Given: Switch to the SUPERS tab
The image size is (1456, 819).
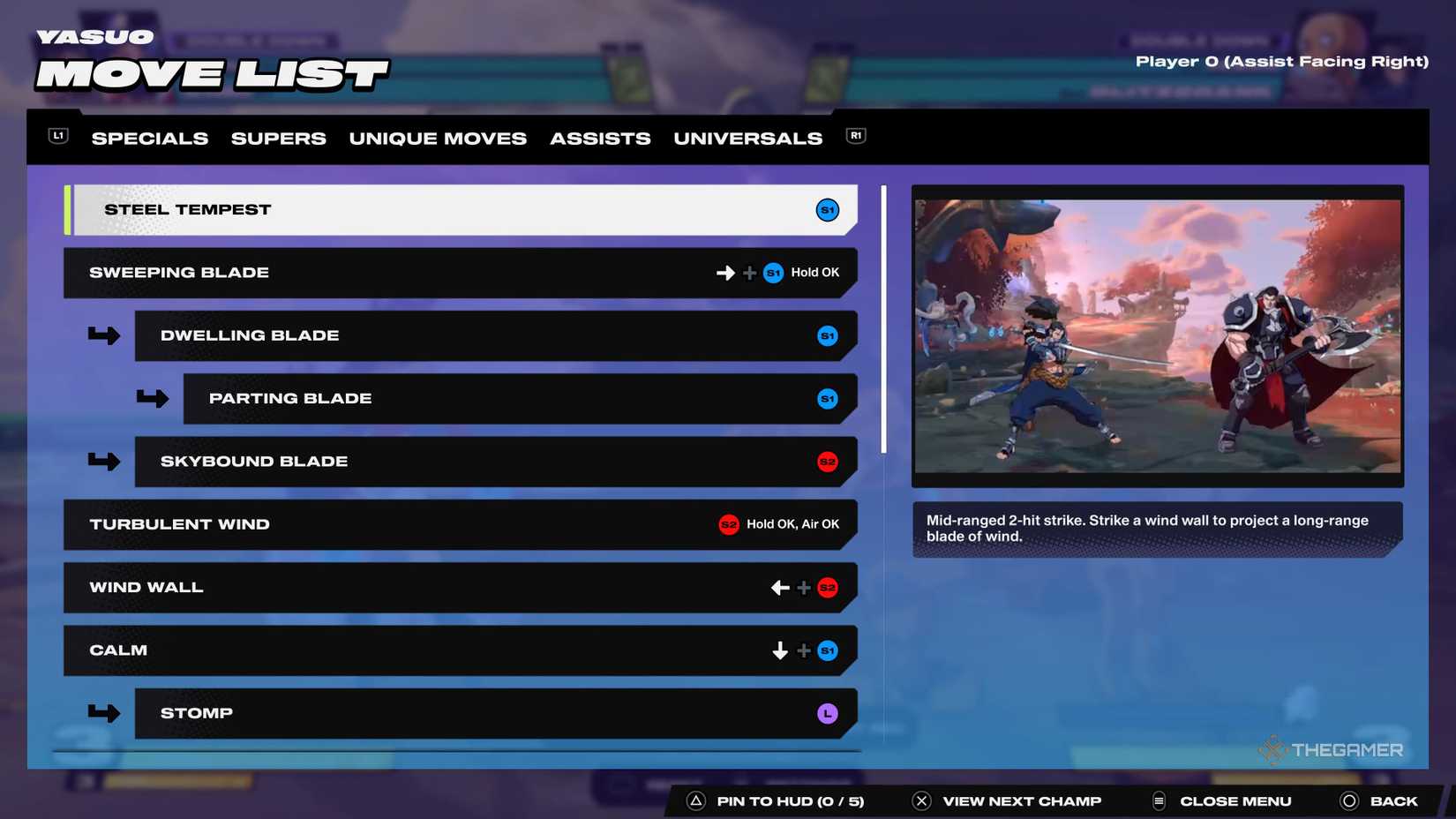Looking at the screenshot, I should click(x=278, y=138).
